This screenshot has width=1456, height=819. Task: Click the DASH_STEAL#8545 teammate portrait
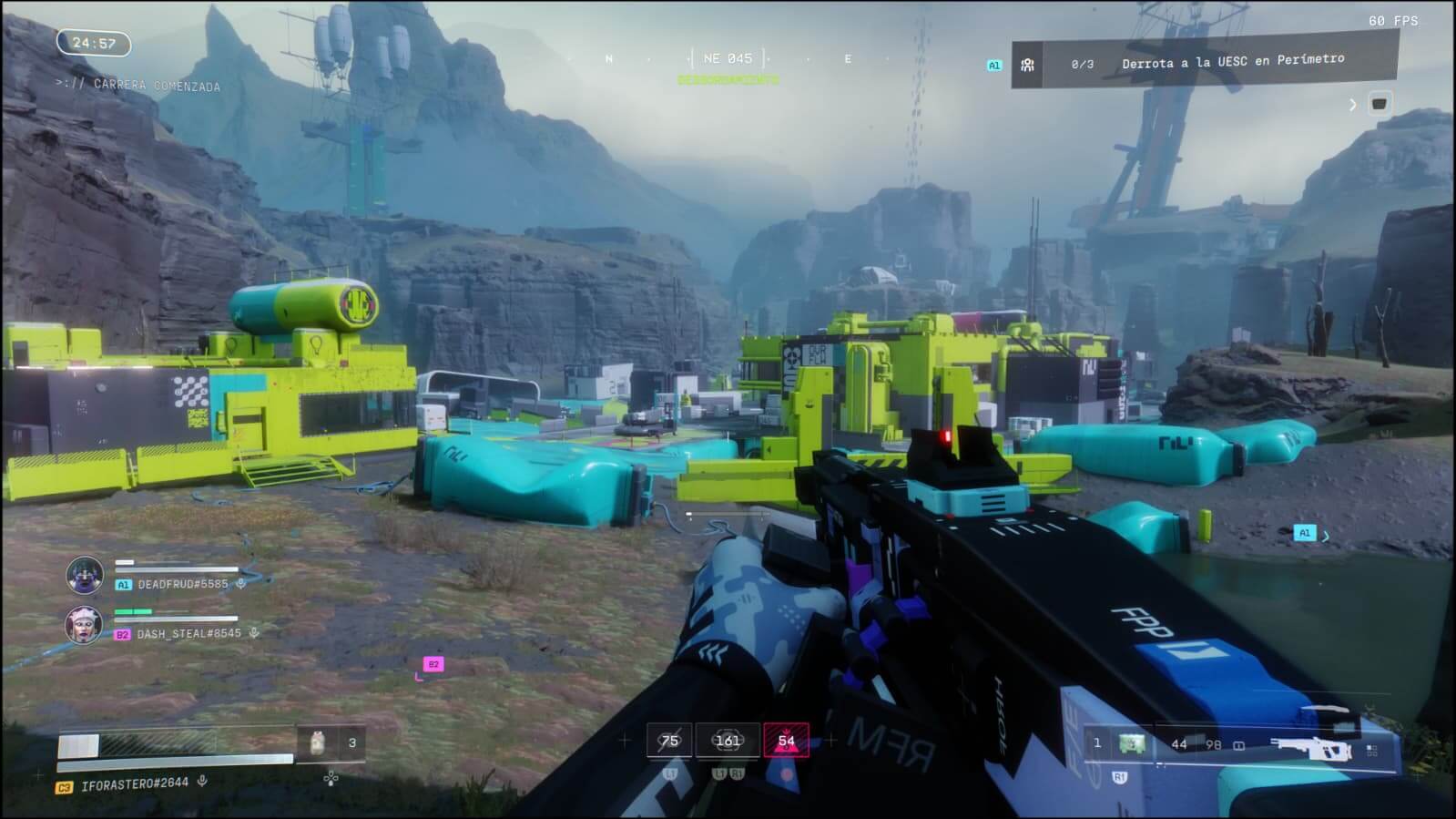point(84,624)
